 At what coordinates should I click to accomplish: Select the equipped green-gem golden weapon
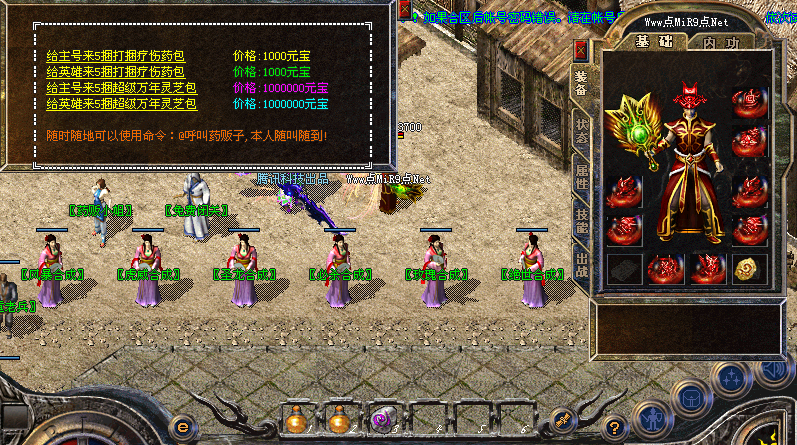634,130
